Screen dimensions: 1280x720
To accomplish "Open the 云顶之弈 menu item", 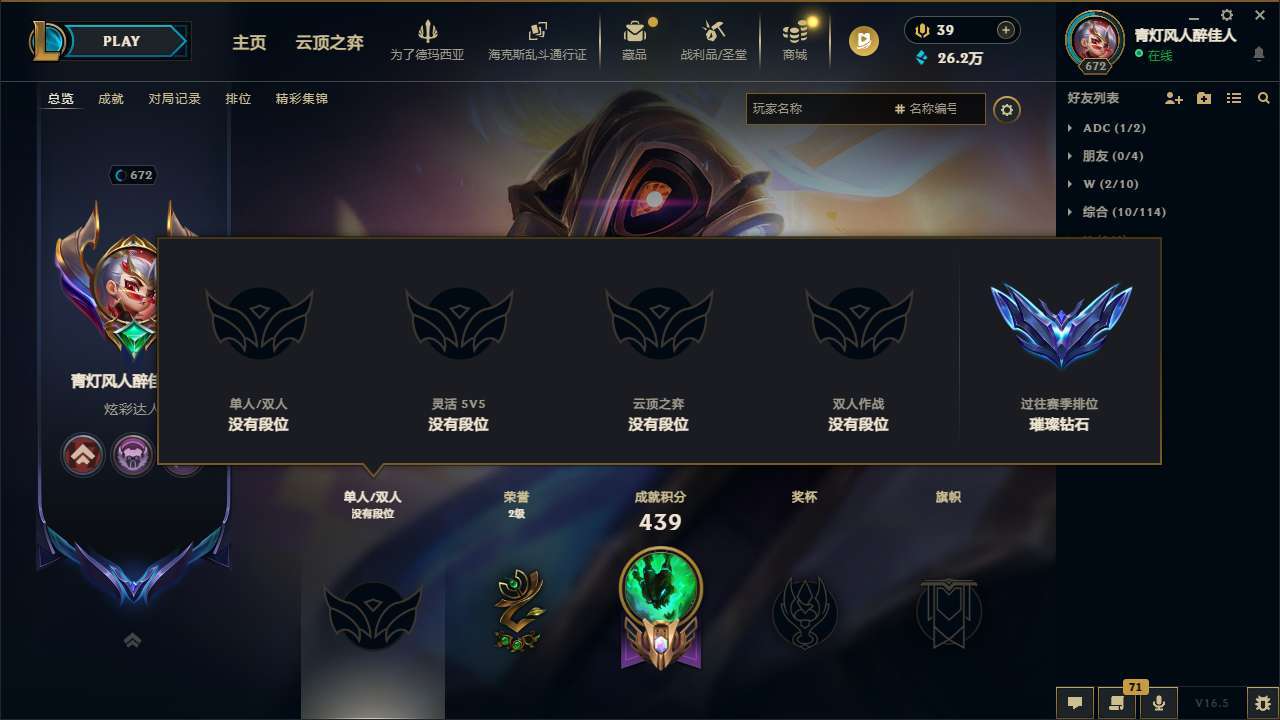I will click(329, 43).
